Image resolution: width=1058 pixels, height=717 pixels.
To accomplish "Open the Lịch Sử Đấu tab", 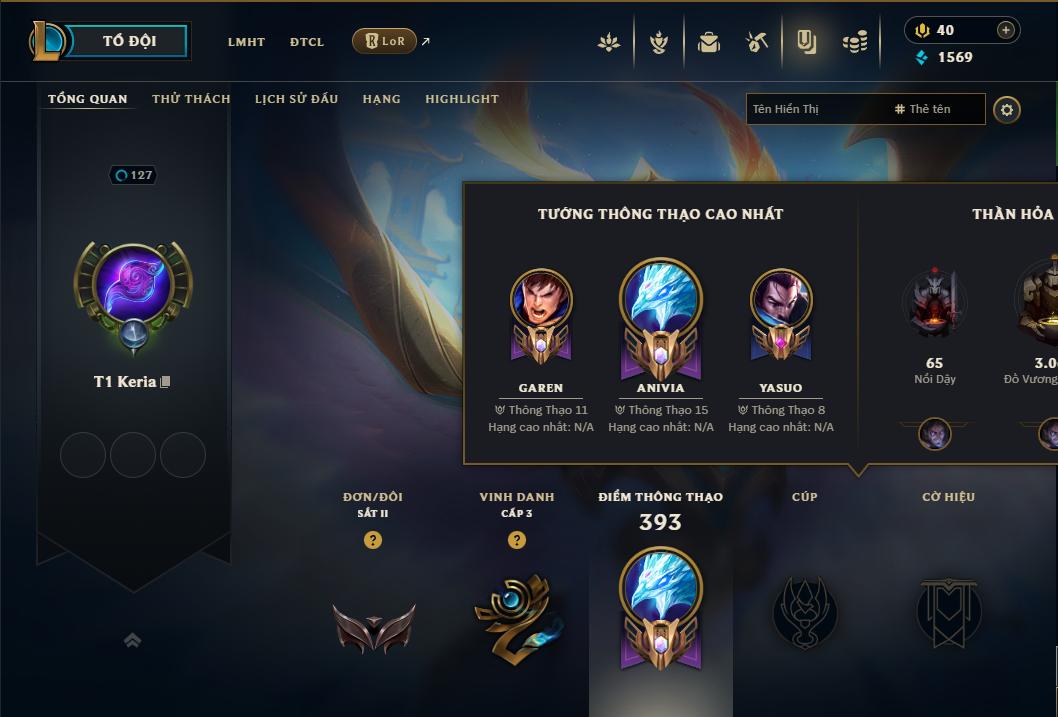I will (296, 99).
